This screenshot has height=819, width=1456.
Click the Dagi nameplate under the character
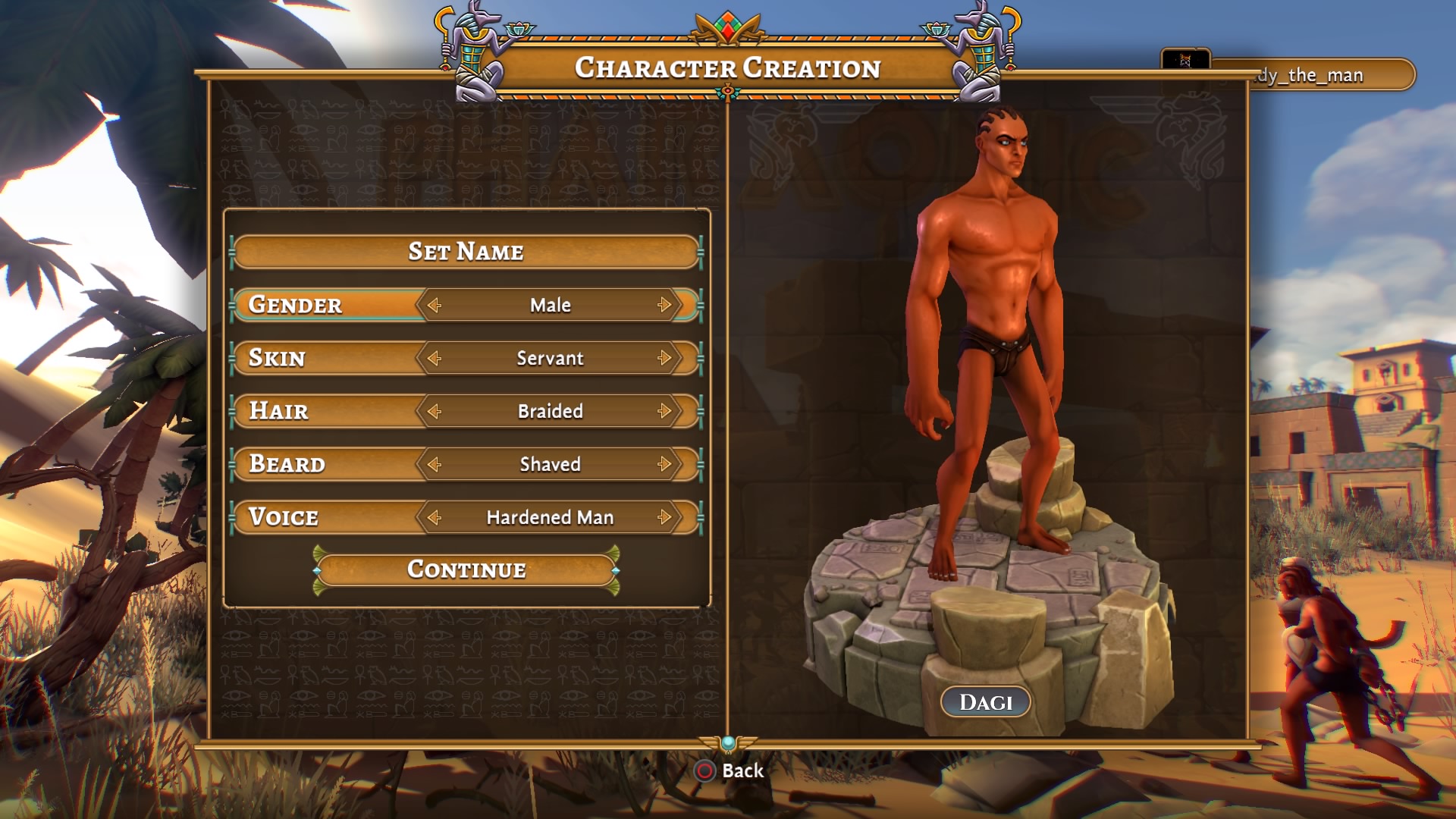click(x=985, y=701)
